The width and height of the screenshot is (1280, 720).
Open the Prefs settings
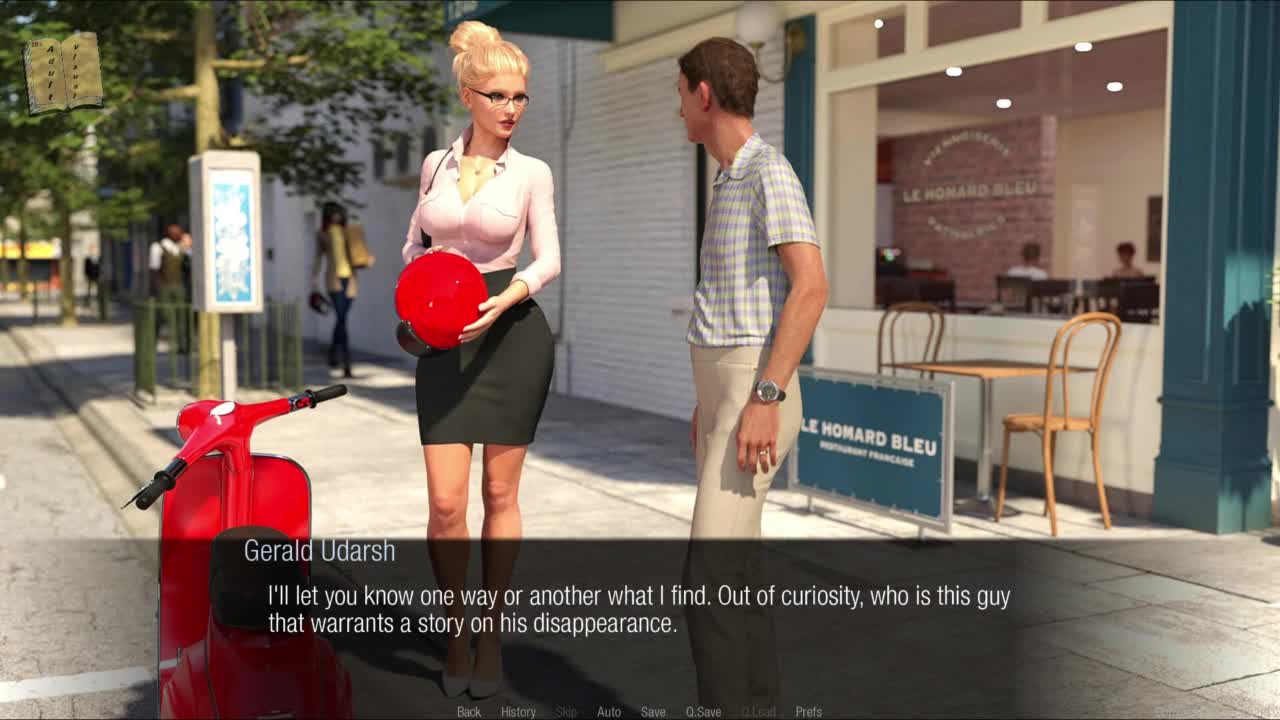(808, 712)
